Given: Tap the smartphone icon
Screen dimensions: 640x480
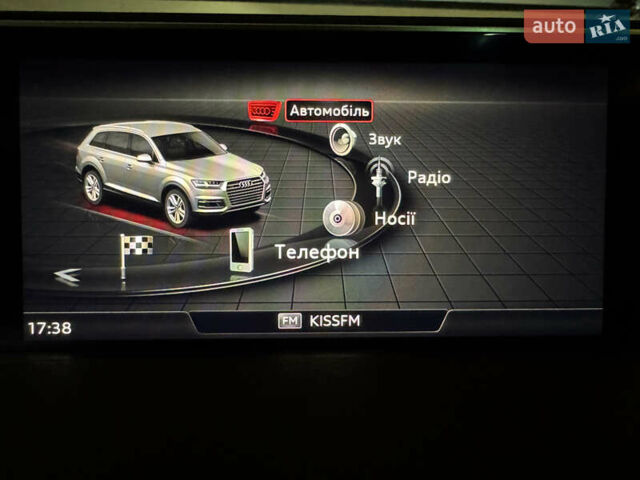Looking at the screenshot, I should point(241,250).
